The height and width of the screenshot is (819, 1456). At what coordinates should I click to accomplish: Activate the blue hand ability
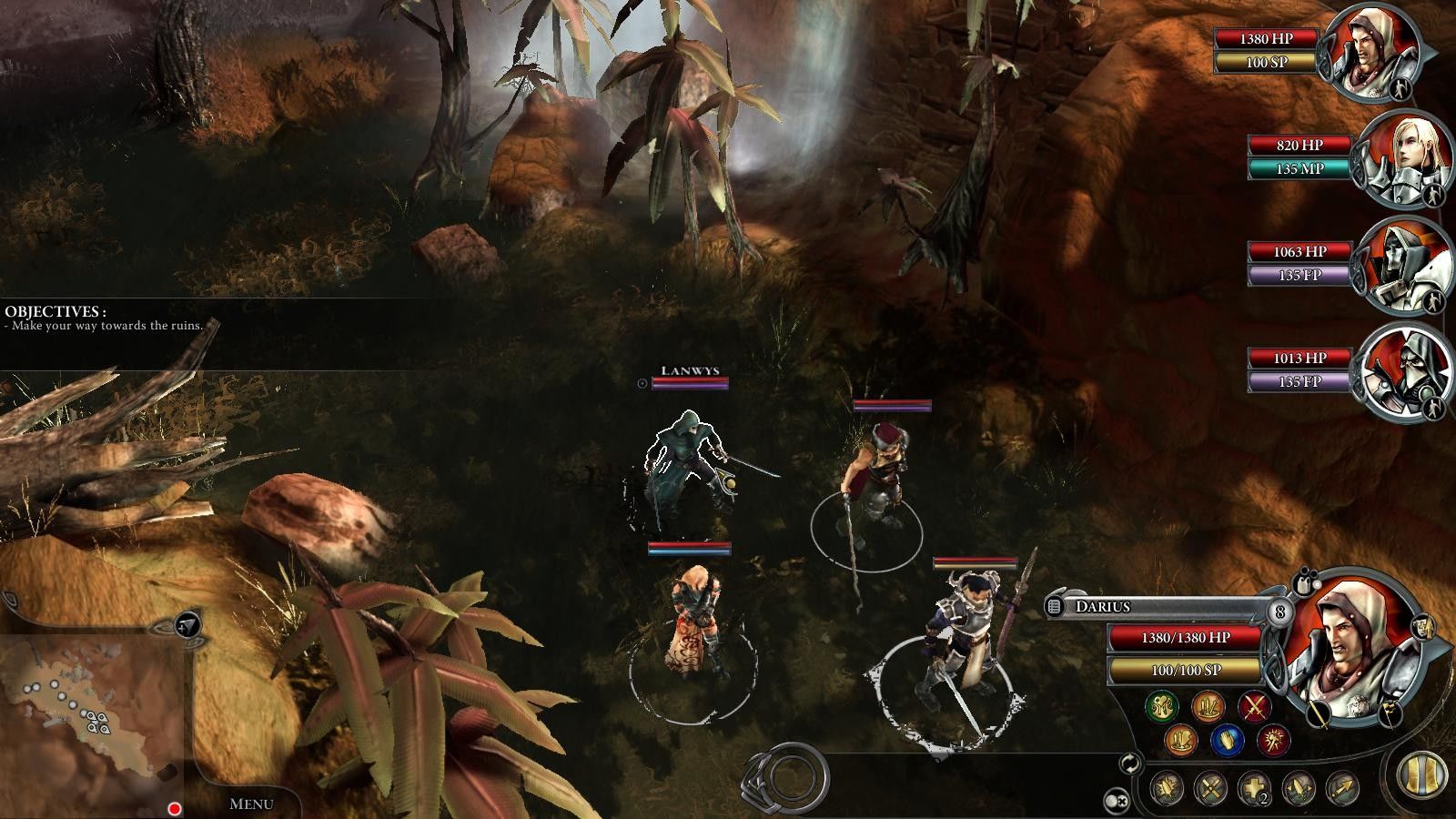click(x=1227, y=739)
